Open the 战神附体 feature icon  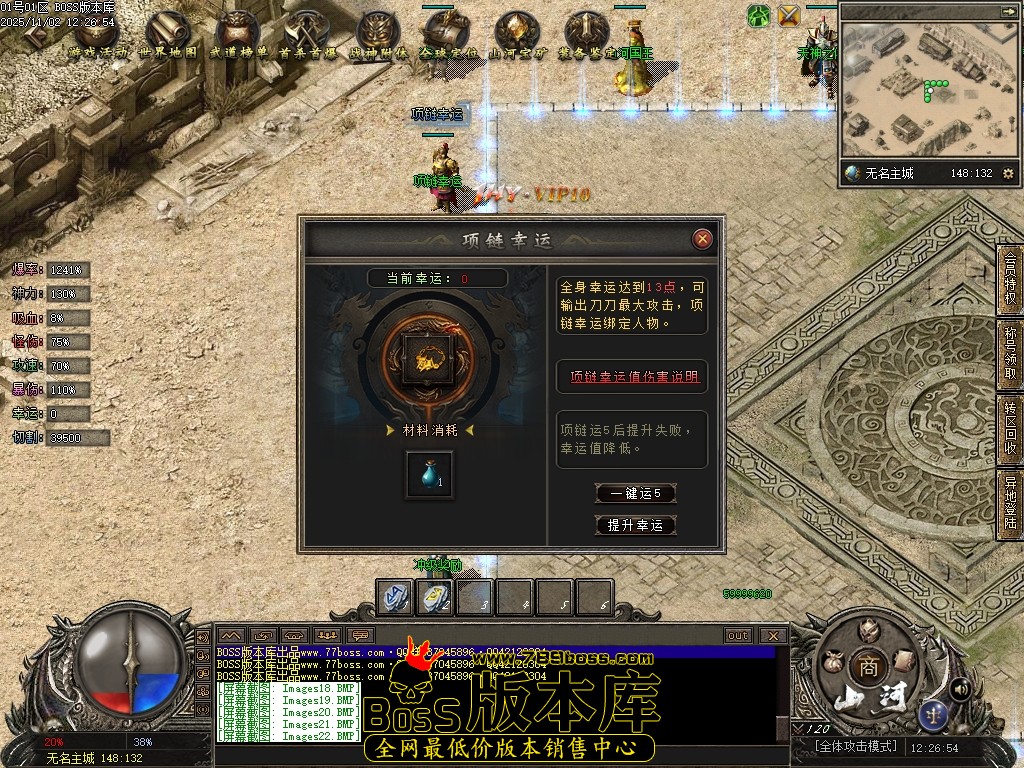[x=378, y=34]
